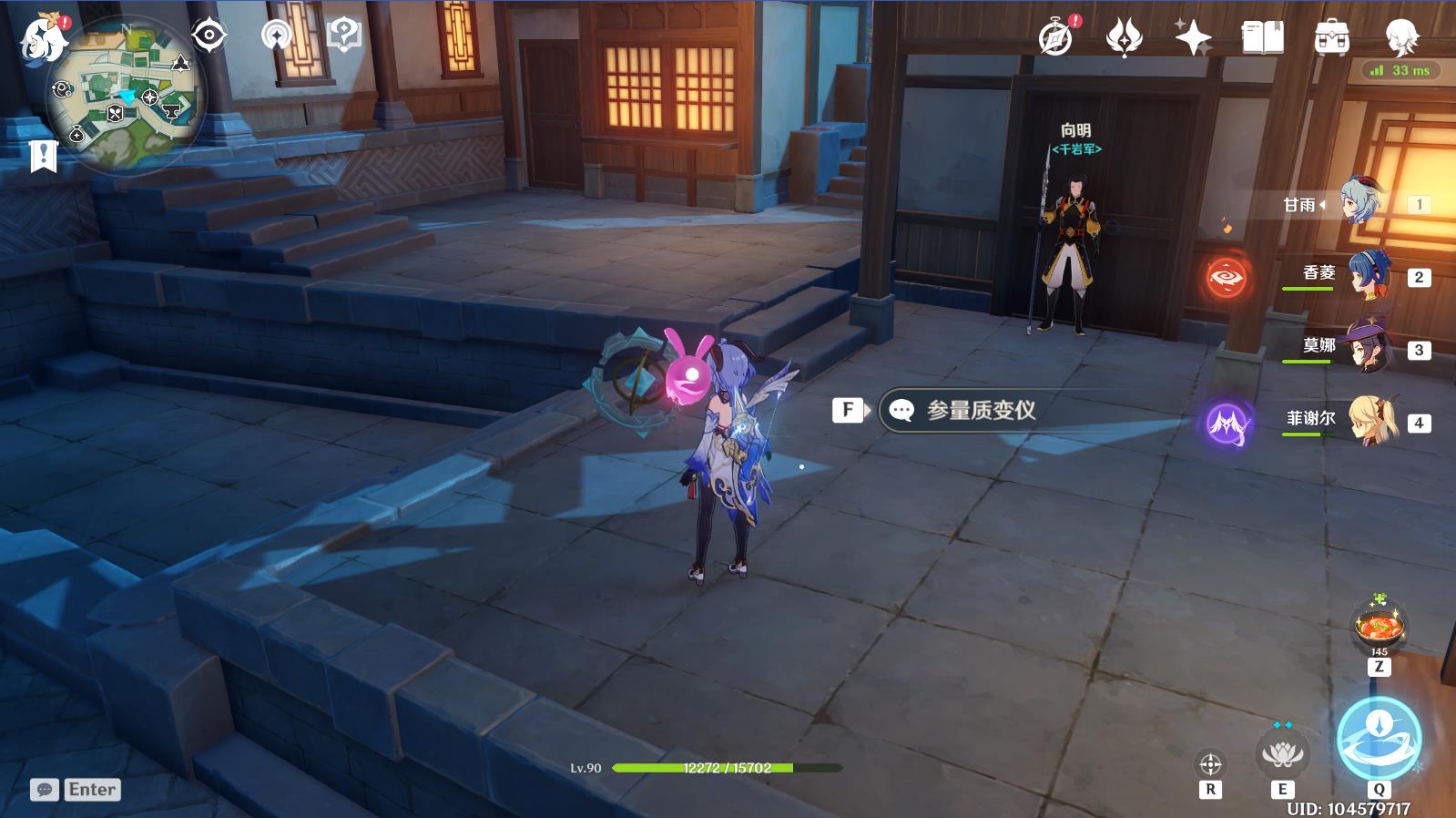Switch to party member 莫娜
1456x818 pixels.
[1368, 348]
